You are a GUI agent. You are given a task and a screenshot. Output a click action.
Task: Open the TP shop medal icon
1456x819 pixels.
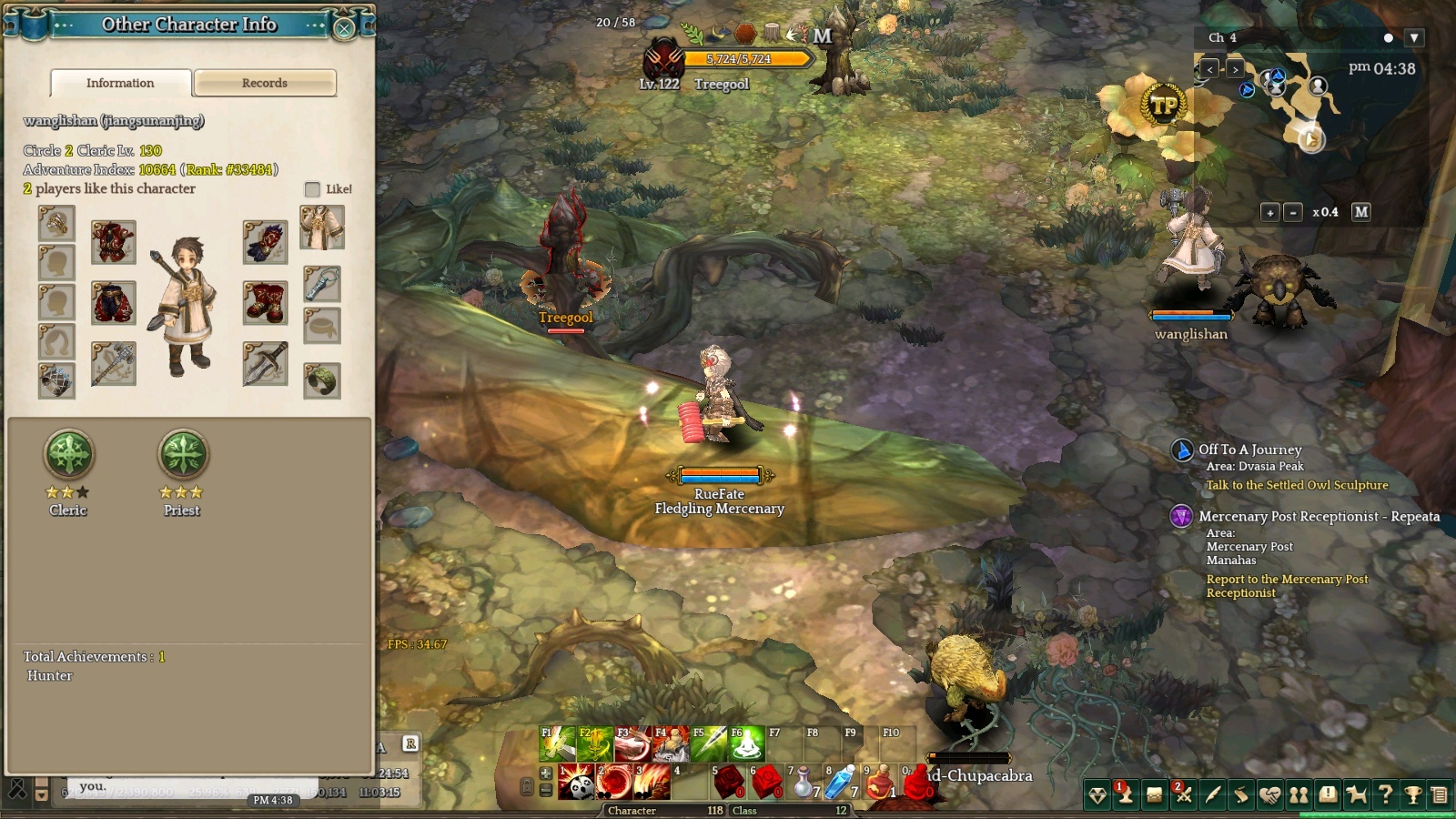tap(1163, 106)
